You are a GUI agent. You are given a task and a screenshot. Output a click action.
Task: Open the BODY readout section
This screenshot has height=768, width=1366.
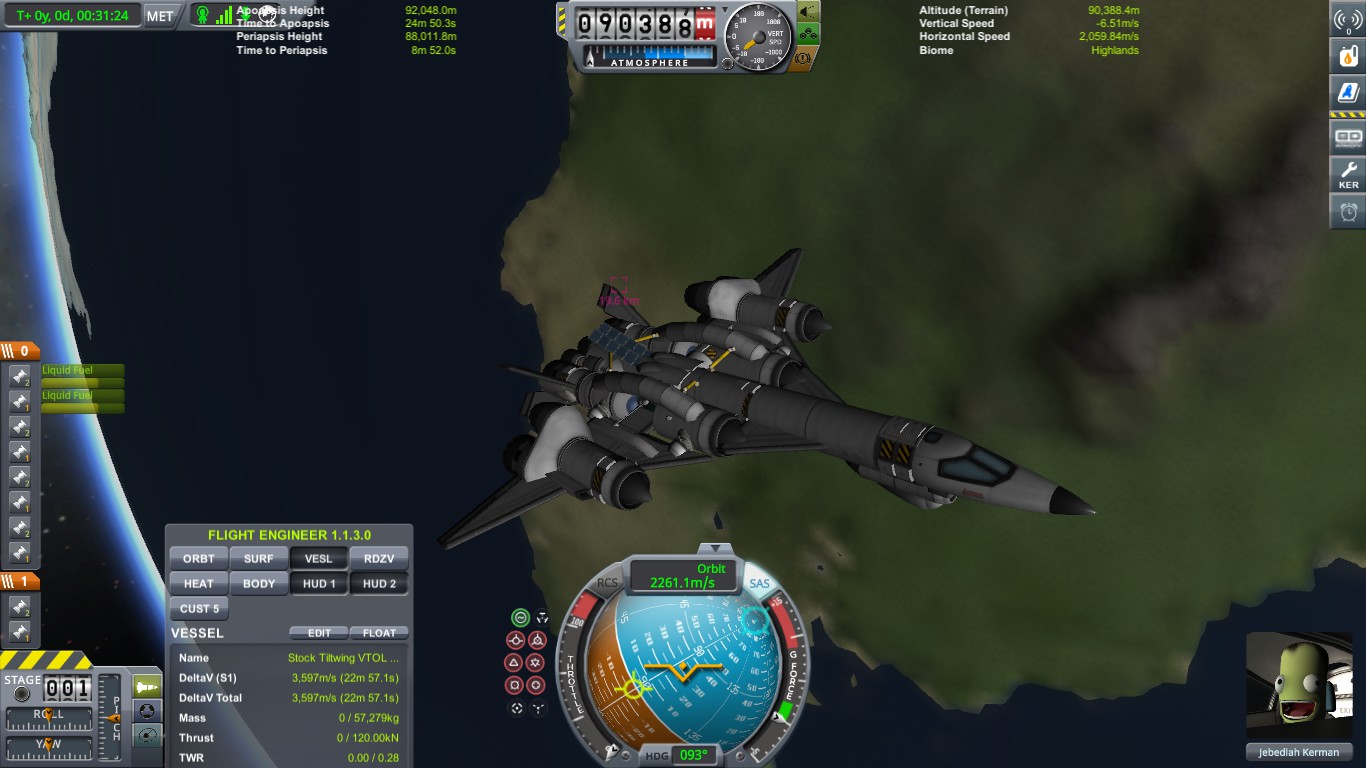click(259, 584)
